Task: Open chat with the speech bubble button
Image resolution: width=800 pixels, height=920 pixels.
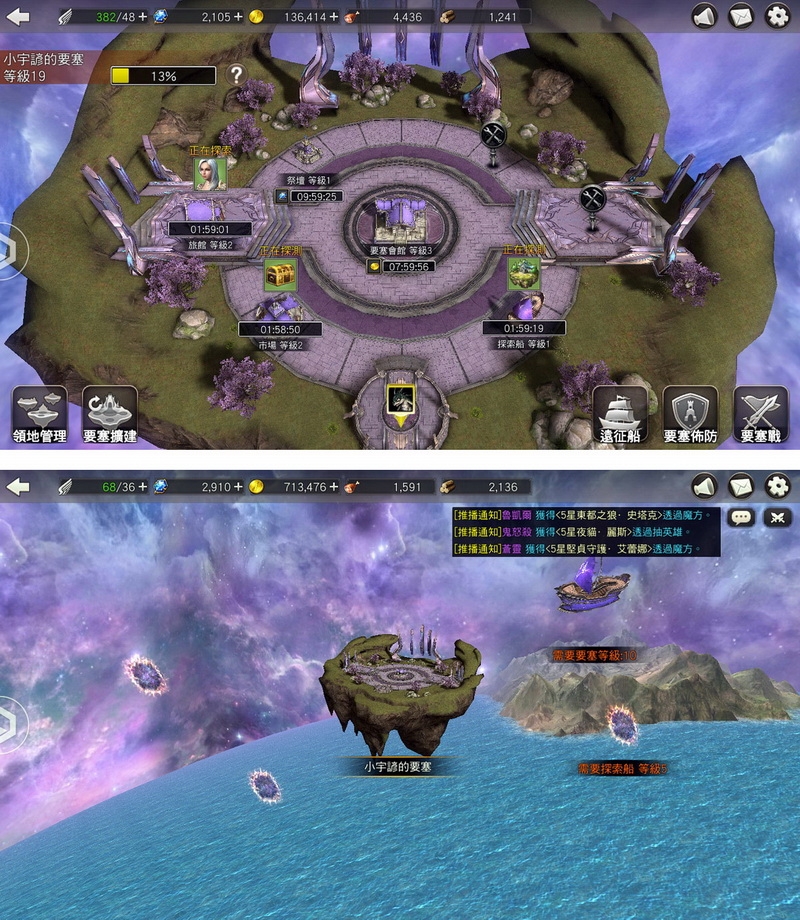Action: click(x=741, y=517)
